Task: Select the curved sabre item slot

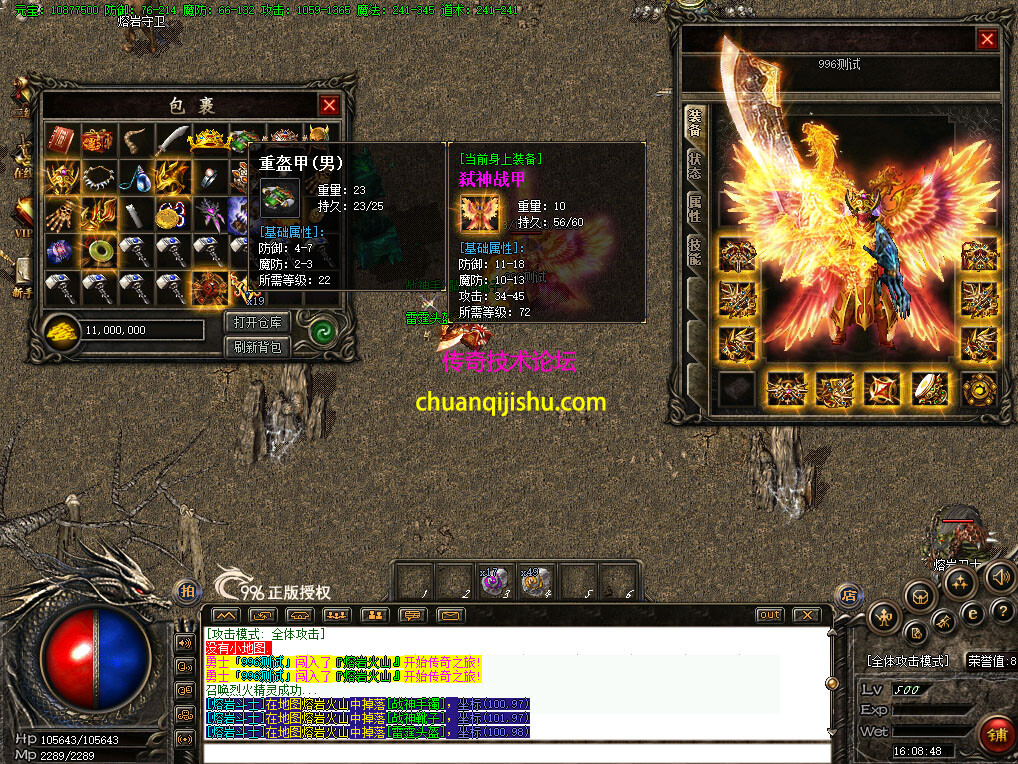Action: [x=172, y=139]
